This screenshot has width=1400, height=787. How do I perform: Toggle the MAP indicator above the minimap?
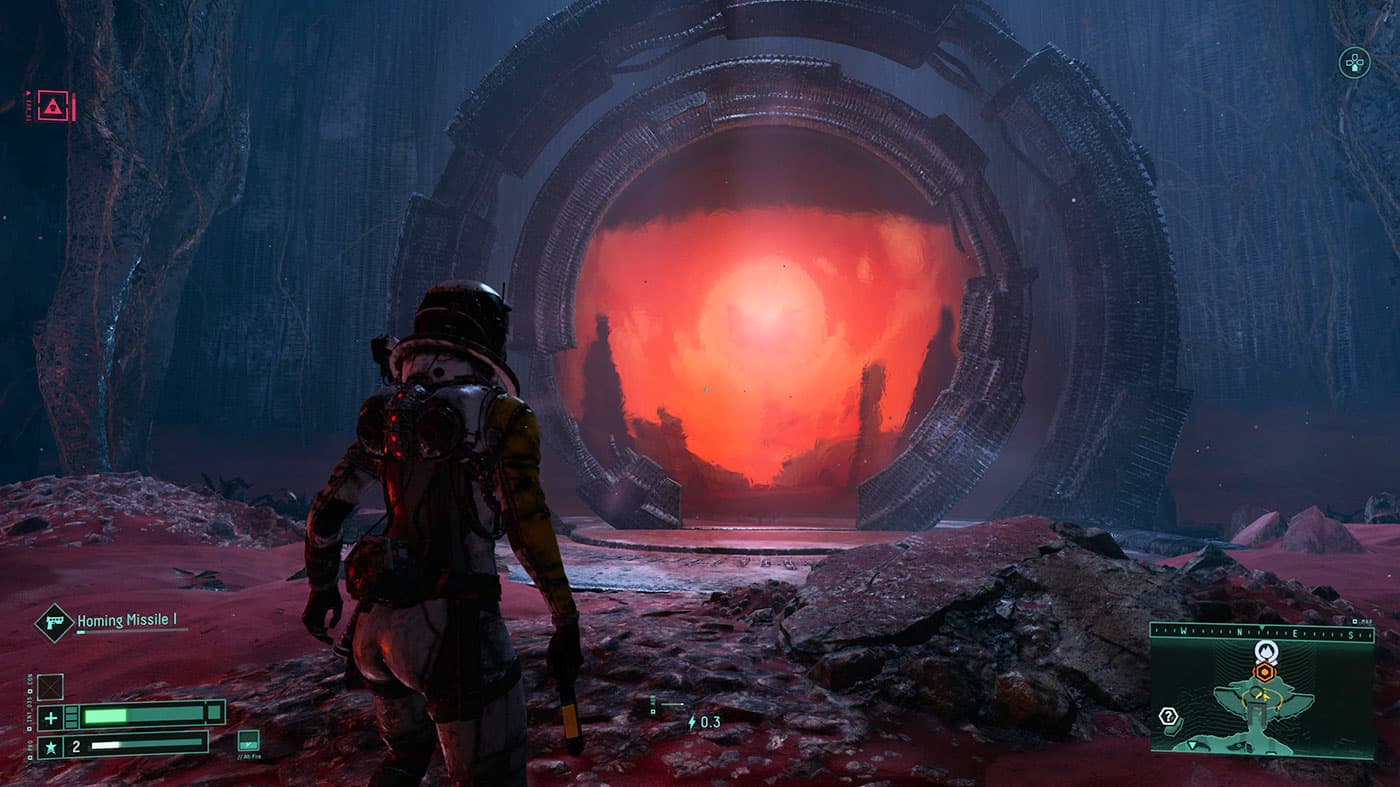click(x=1364, y=620)
